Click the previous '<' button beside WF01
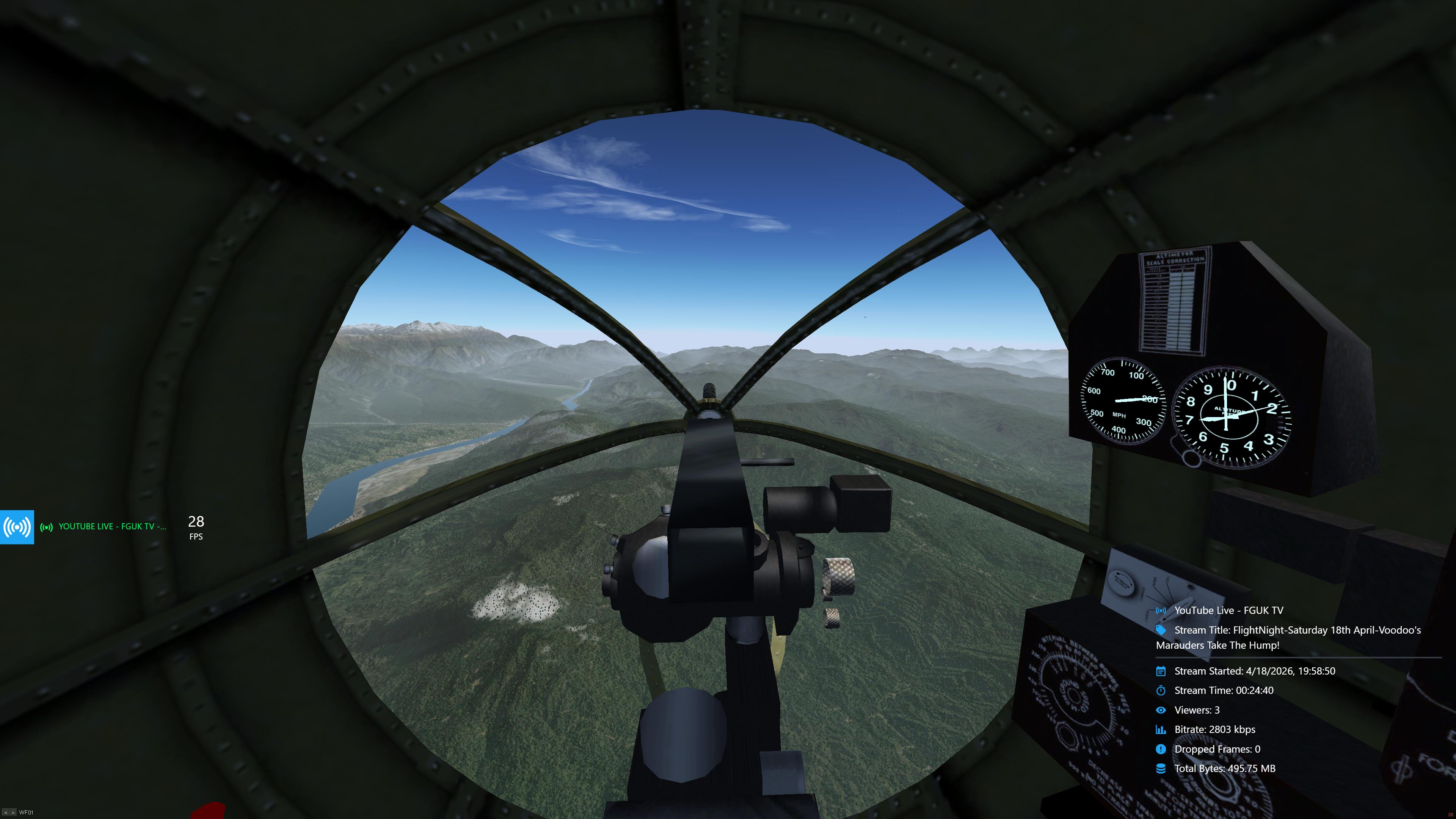 (x=5, y=813)
